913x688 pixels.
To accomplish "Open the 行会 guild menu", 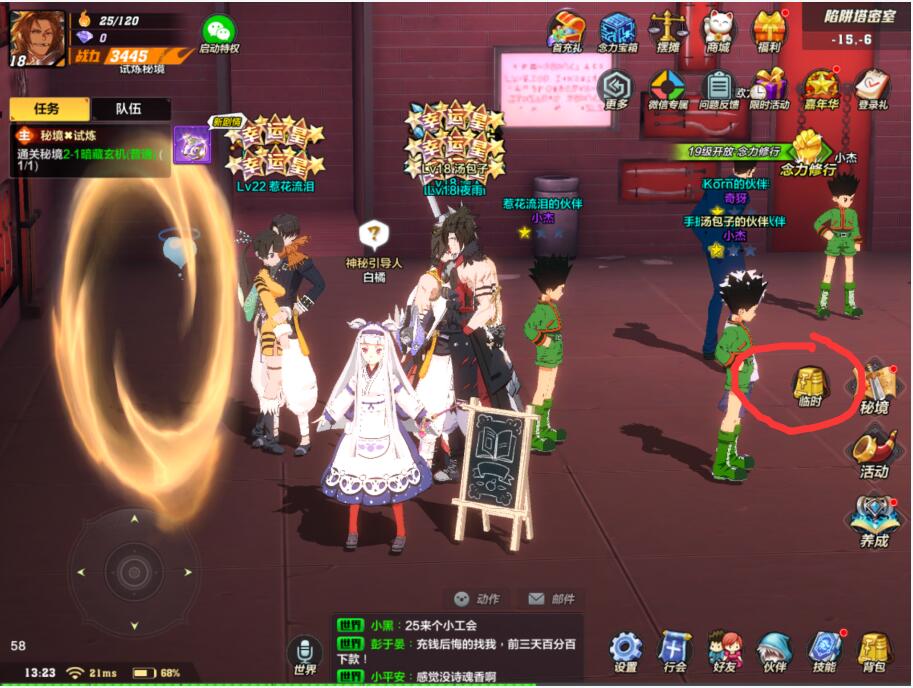I will 675,651.
